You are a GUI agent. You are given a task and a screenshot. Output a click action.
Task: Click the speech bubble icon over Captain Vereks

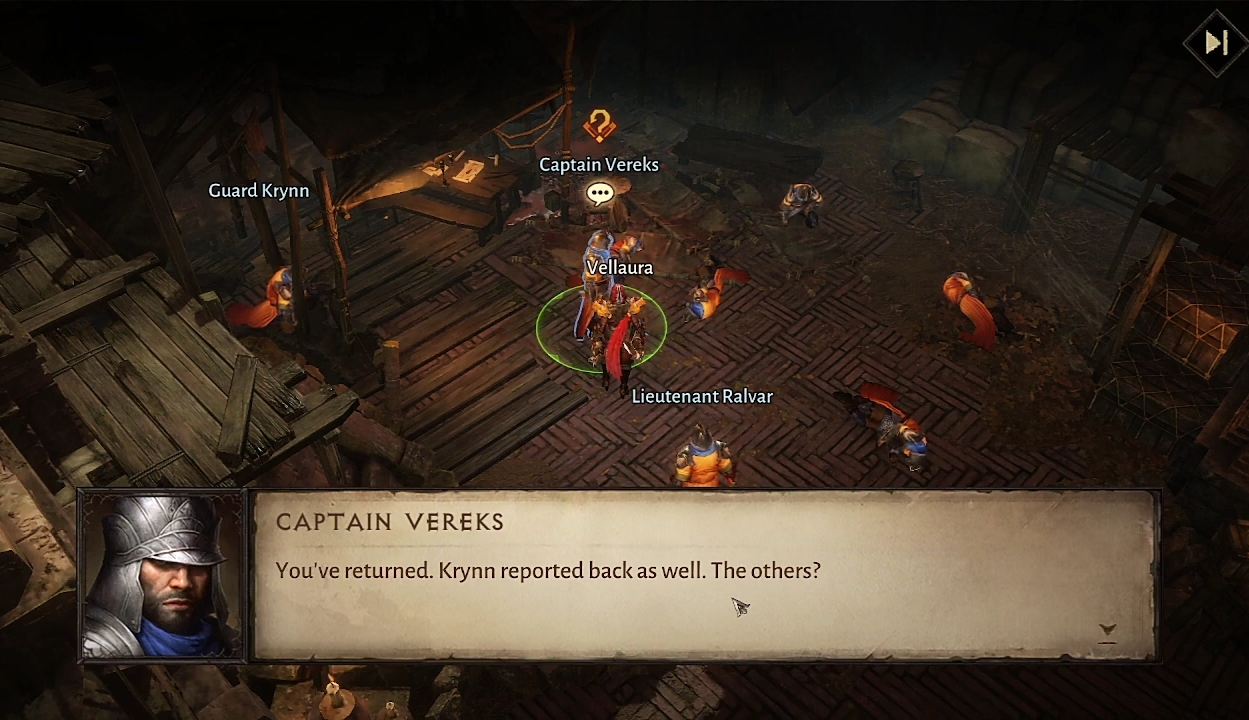600,194
